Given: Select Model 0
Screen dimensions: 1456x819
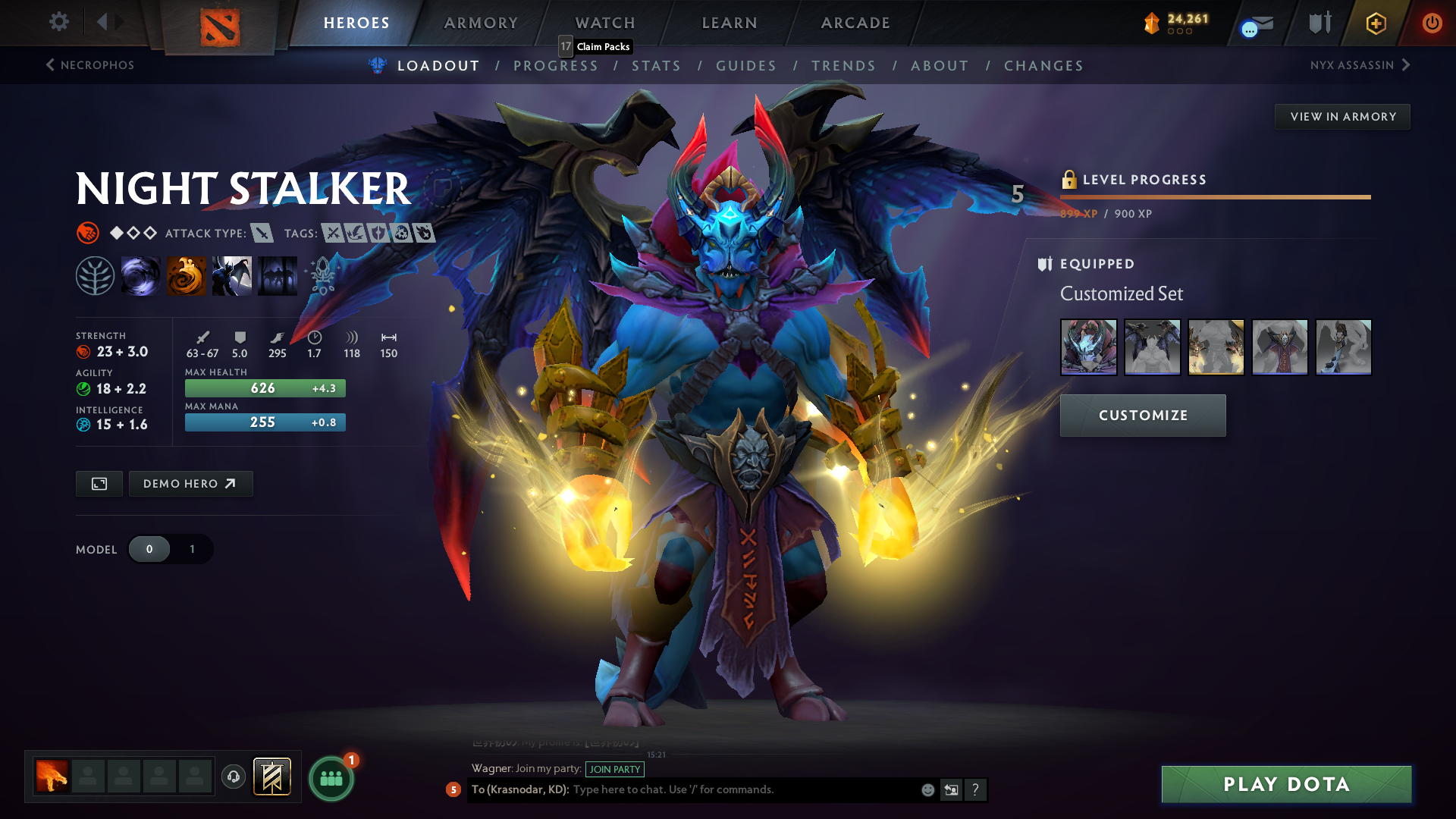Looking at the screenshot, I should click(x=149, y=548).
